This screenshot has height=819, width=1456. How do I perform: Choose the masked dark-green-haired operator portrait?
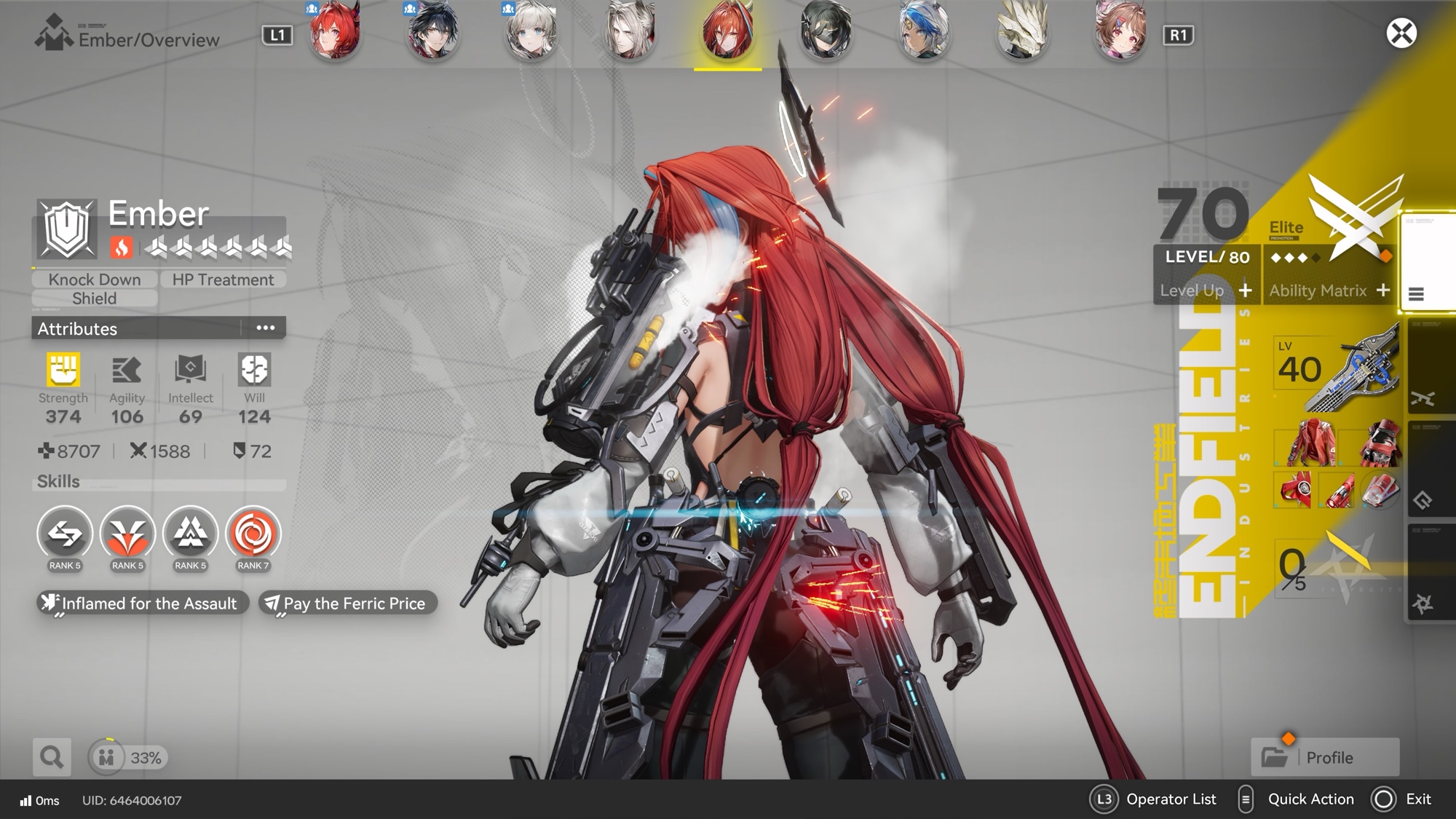pos(825,31)
